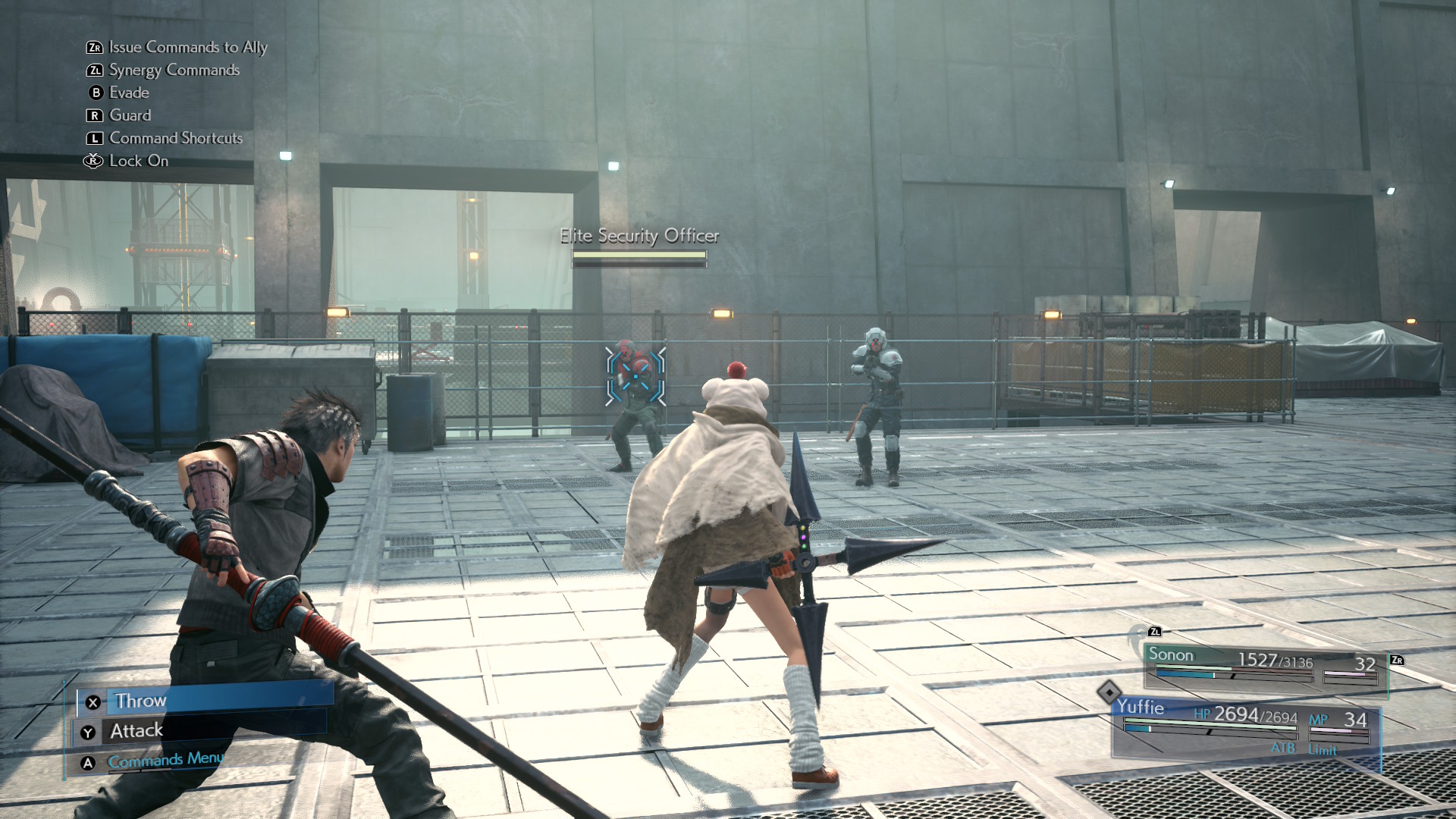Click the ZR icon beside Issue Commands to Ally
This screenshot has height=819, width=1456.
94,47
